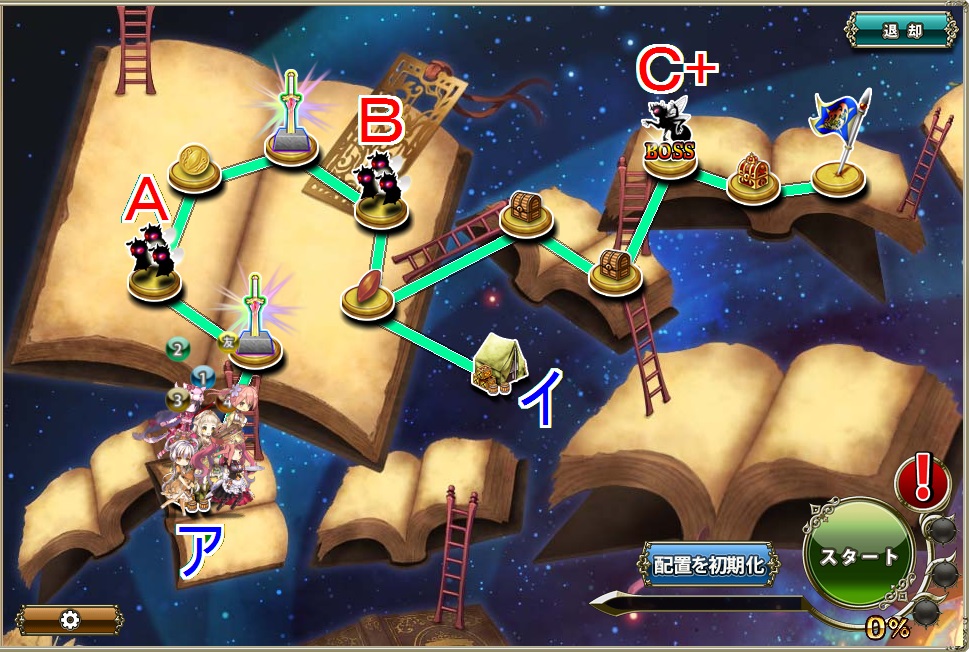Reset placement with 配置を初期化
The image size is (969, 652).
[x=709, y=564]
